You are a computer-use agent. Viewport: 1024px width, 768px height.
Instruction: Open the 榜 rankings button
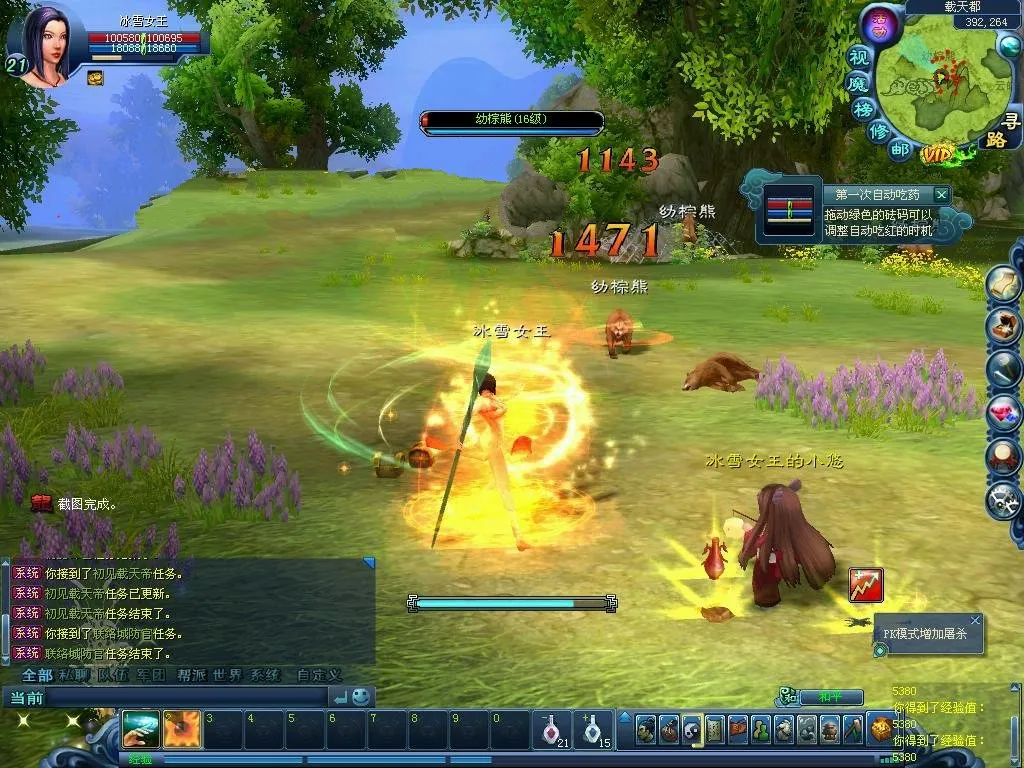[864, 109]
